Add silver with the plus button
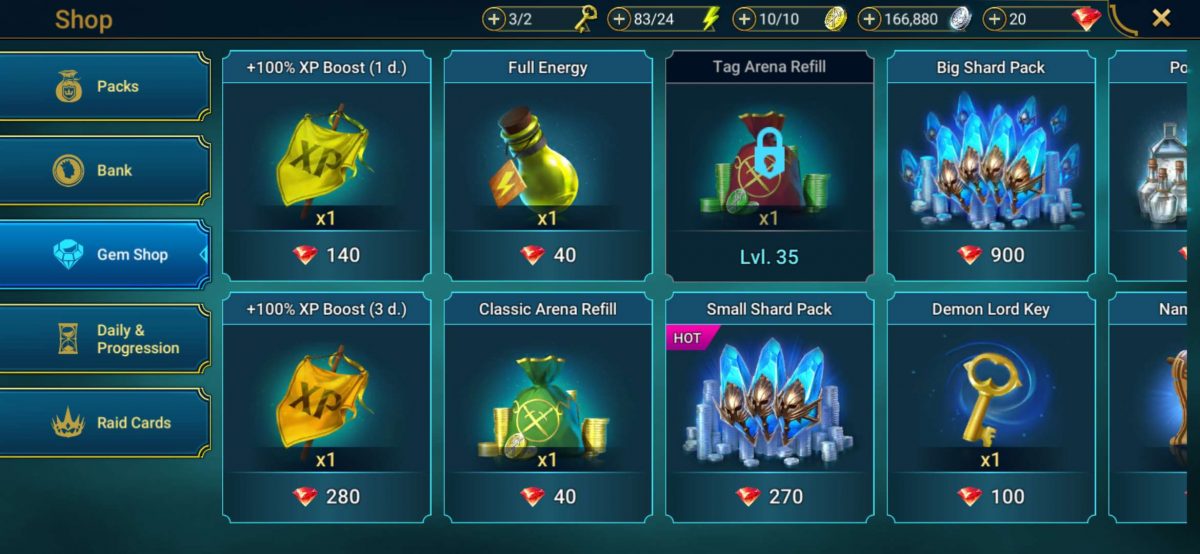 point(870,19)
